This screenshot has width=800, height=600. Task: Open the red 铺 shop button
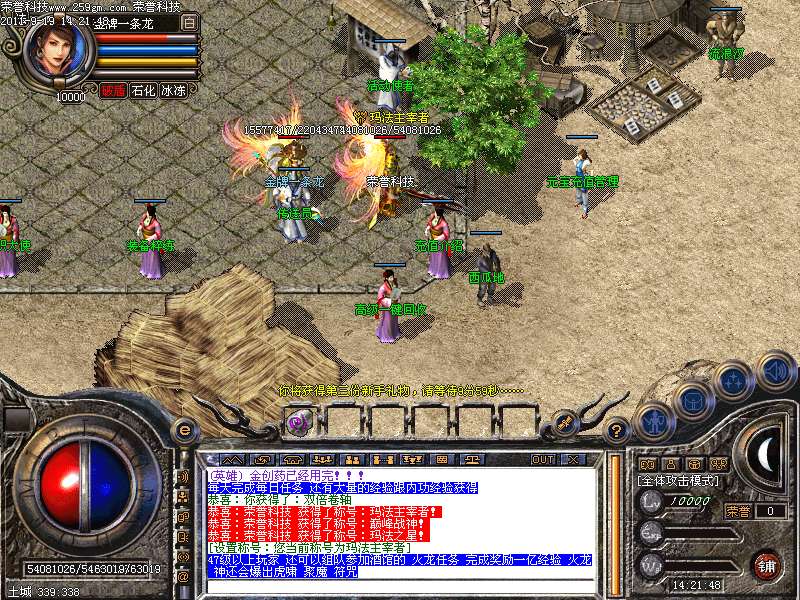[x=767, y=565]
